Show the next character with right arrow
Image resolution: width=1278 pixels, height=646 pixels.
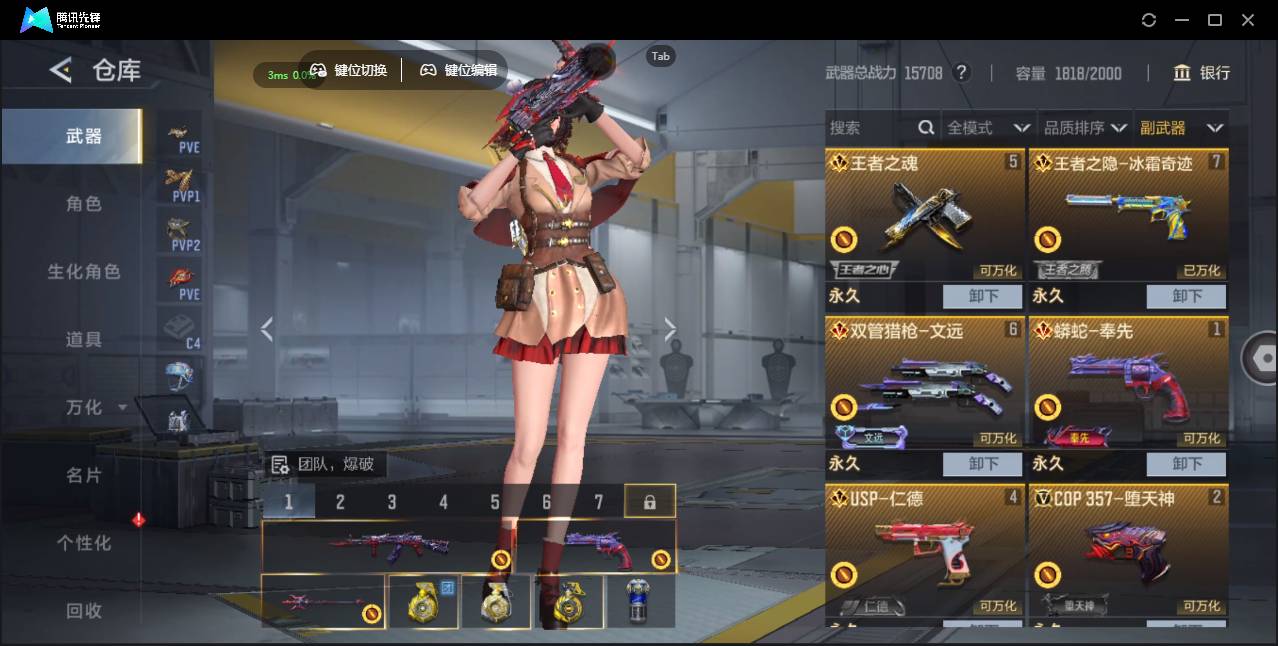coord(670,329)
